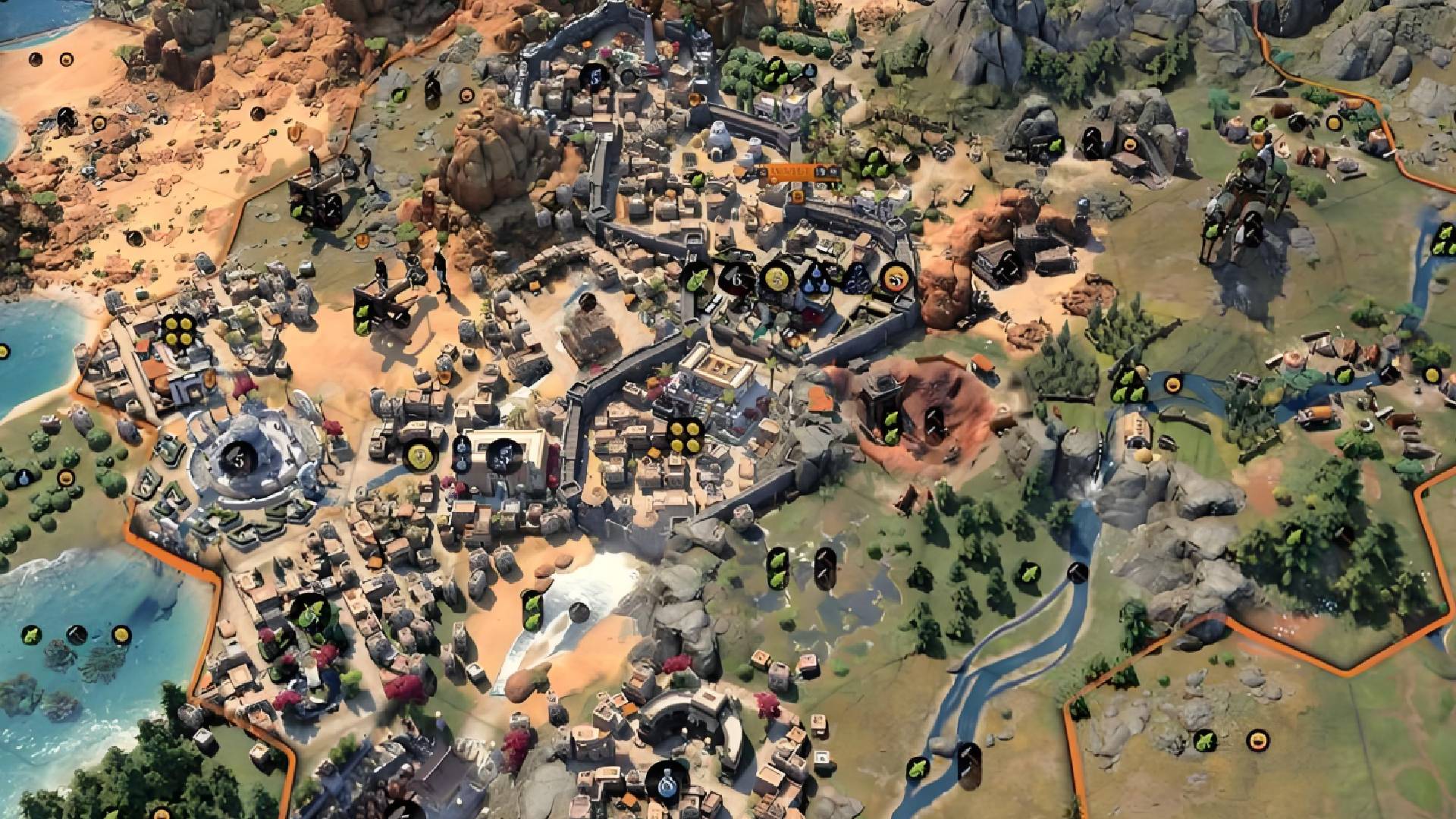The width and height of the screenshot is (1456, 819).
Task: Open the orange city name banner
Action: [789, 173]
